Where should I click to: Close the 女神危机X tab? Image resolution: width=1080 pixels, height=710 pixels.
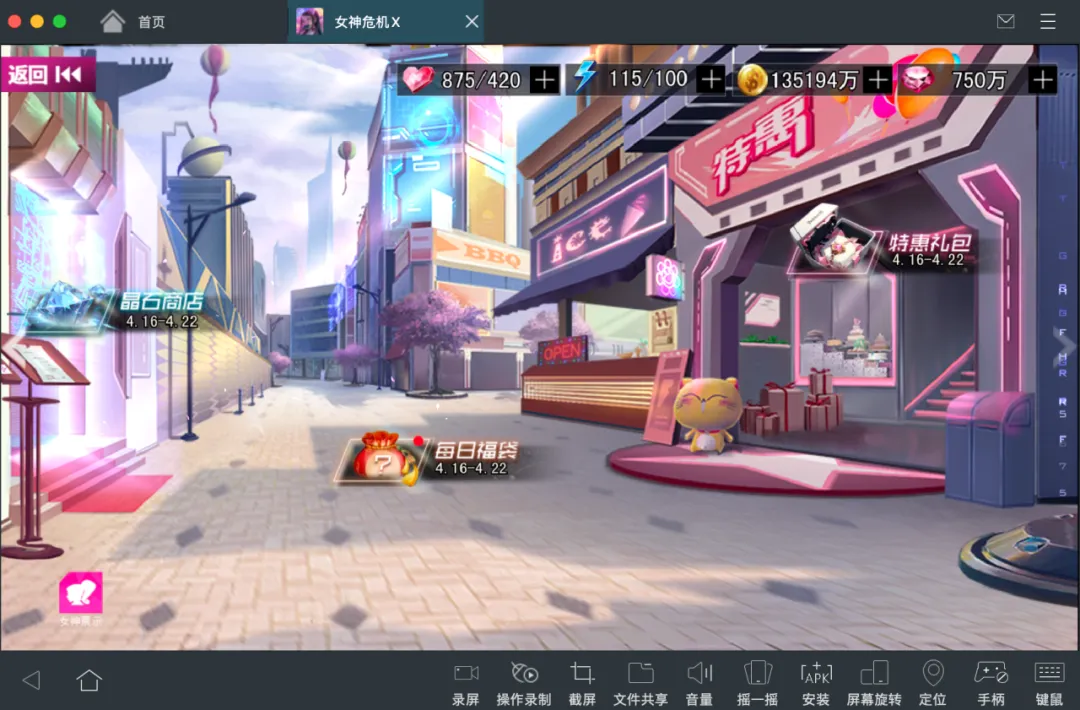click(472, 22)
